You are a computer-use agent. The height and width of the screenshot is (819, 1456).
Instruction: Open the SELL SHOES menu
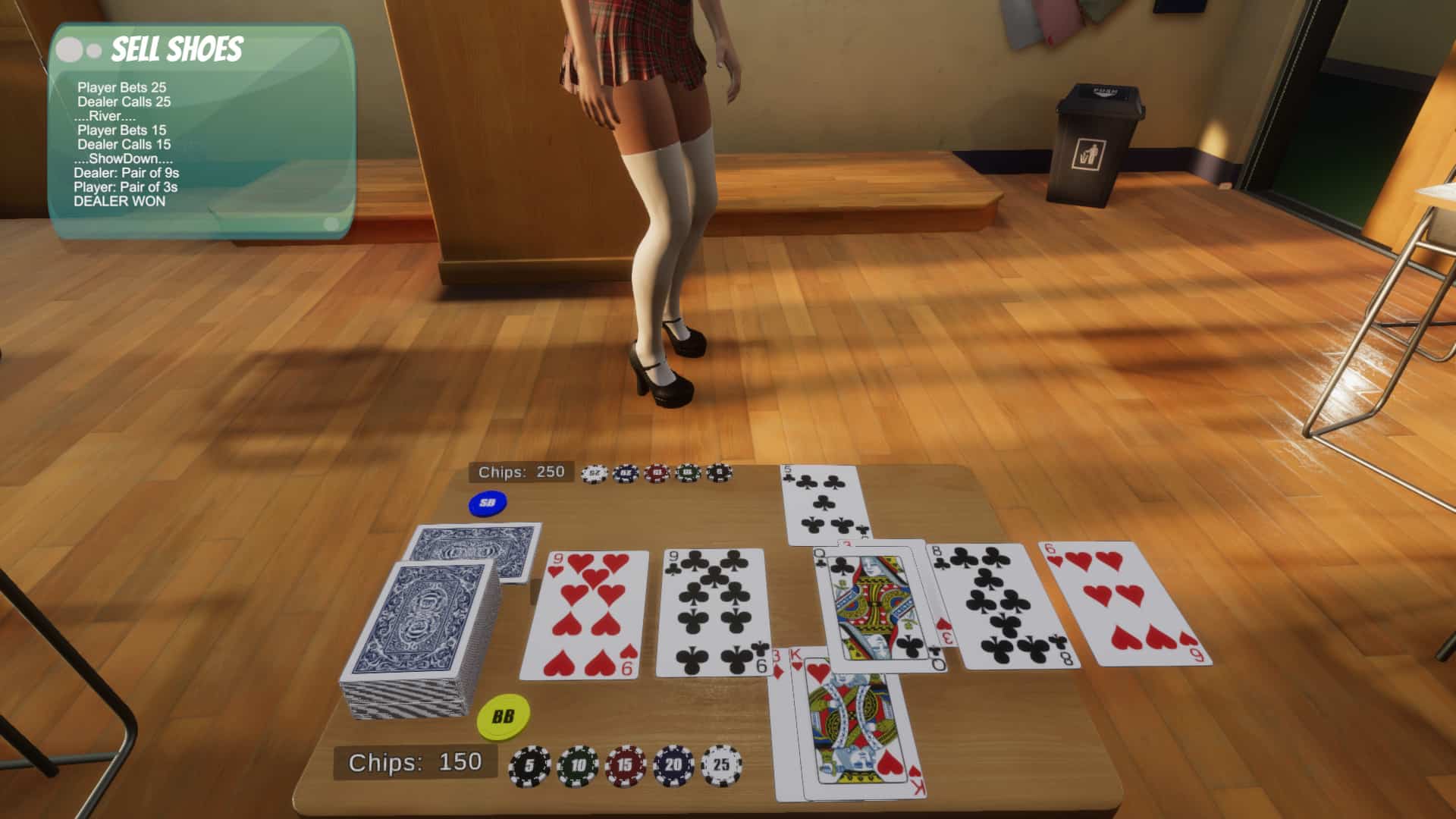point(178,49)
